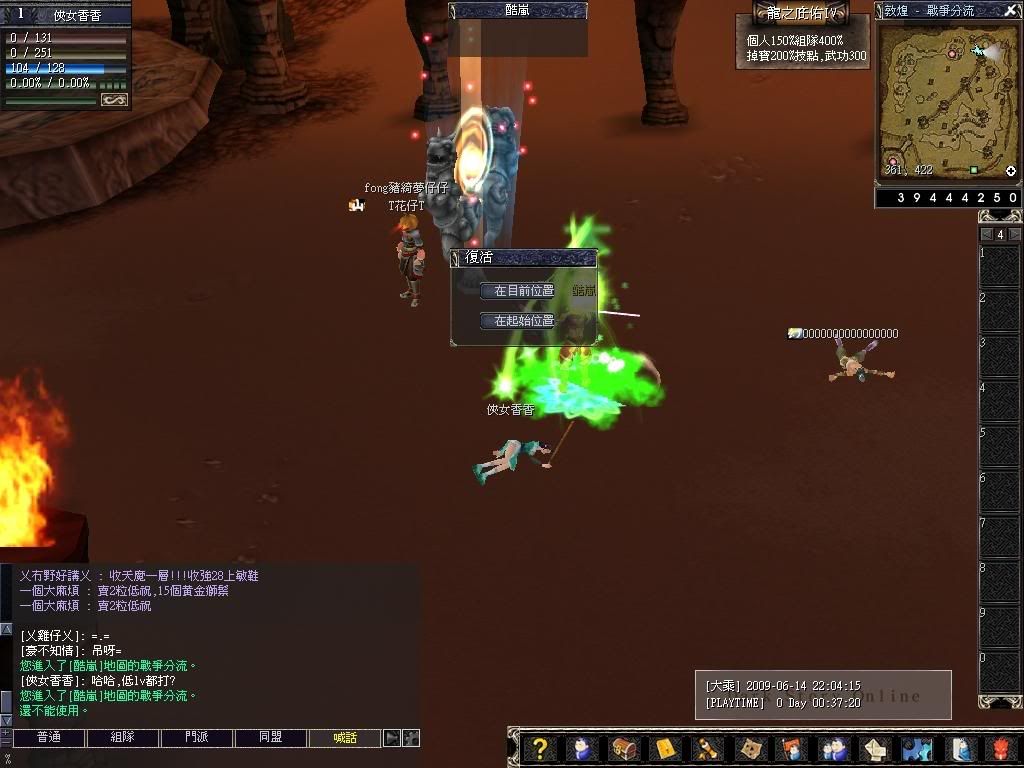Select the 喊話 shout chat channel
The image size is (1024, 768).
(x=345, y=738)
